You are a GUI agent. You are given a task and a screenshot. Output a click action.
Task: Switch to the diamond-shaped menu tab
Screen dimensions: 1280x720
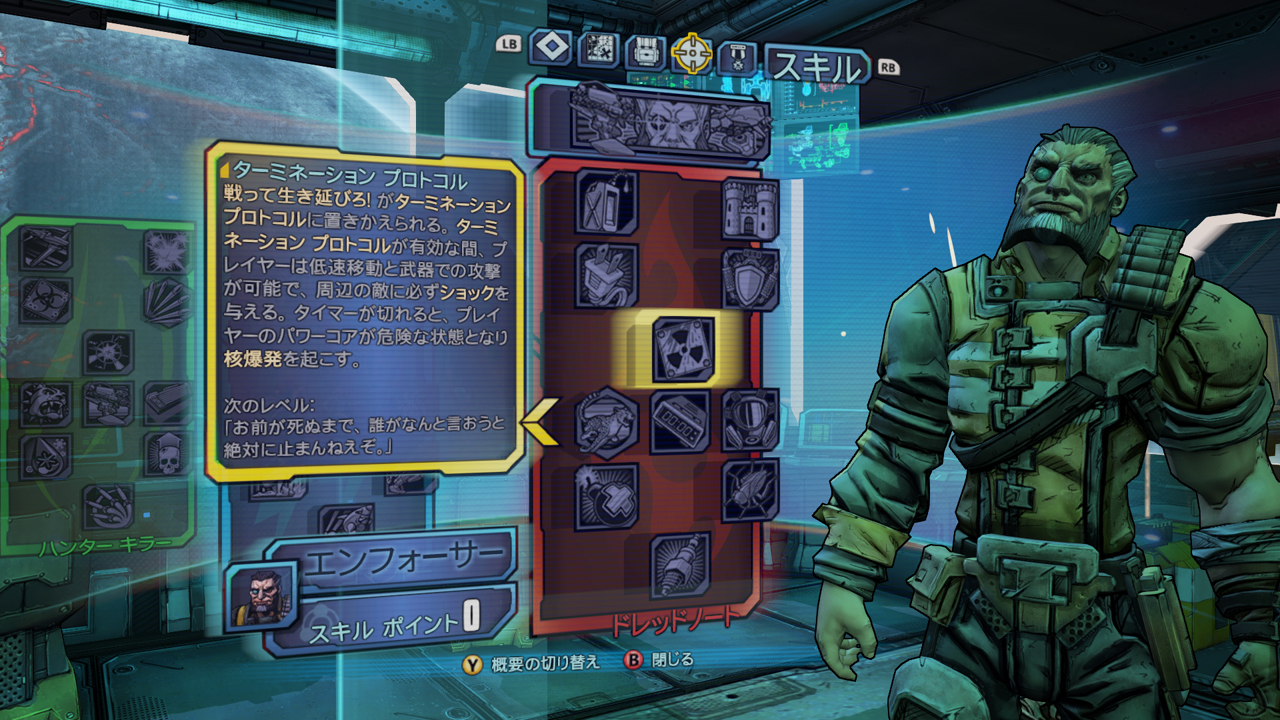tap(550, 47)
